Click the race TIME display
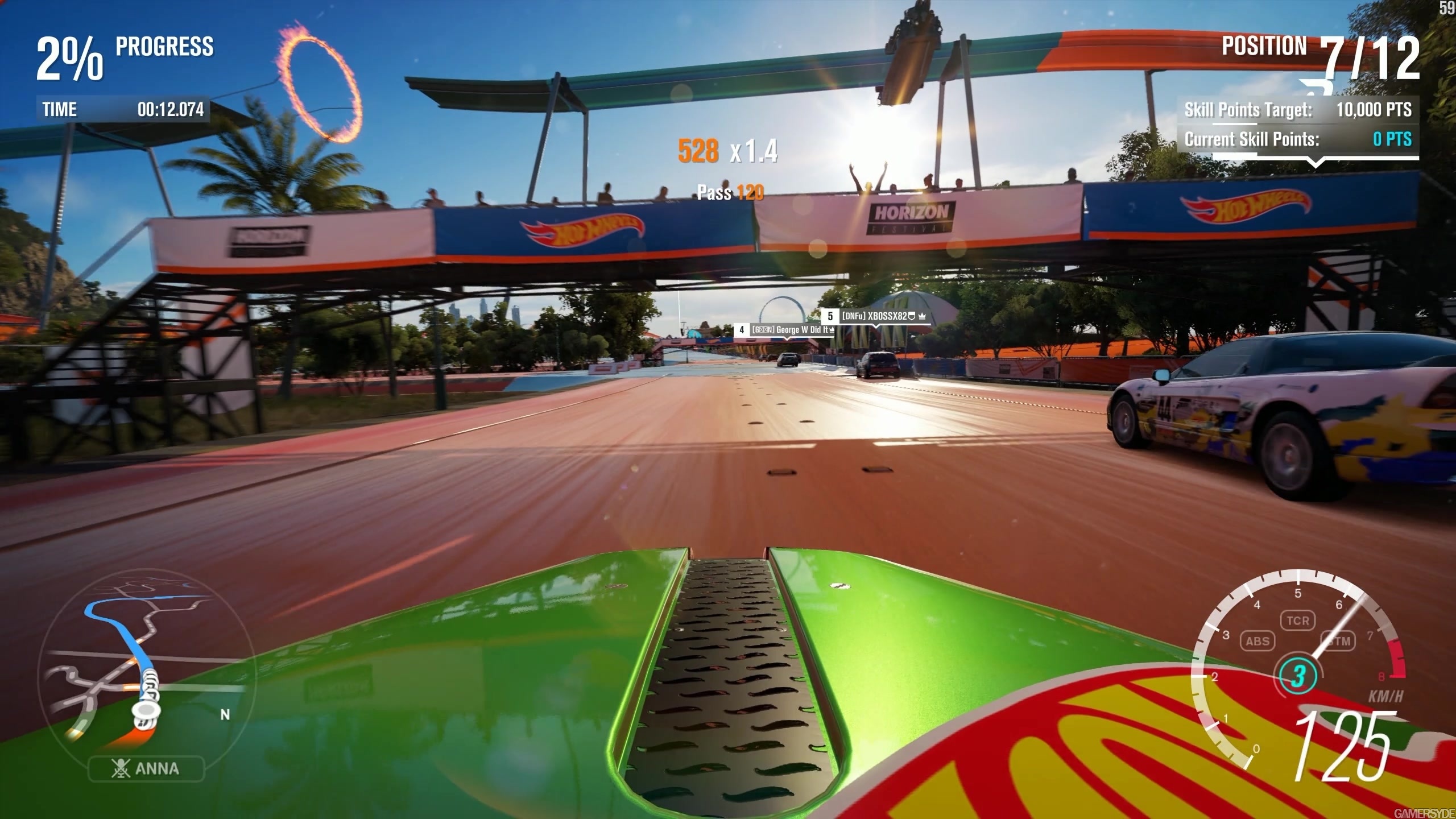Image resolution: width=1456 pixels, height=819 pixels. tap(122, 110)
